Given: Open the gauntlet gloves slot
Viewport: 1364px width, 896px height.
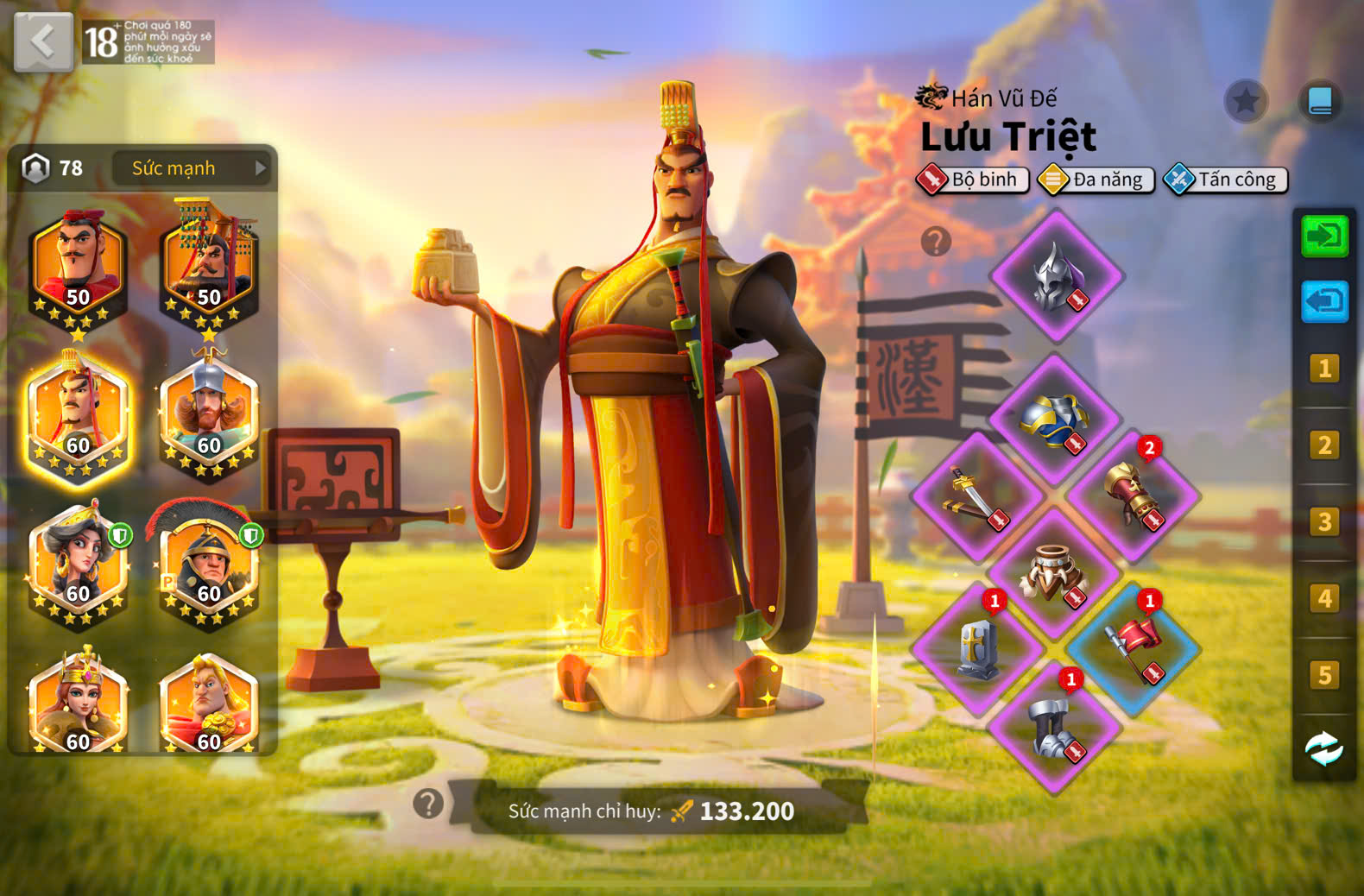Looking at the screenshot, I should [1132, 495].
